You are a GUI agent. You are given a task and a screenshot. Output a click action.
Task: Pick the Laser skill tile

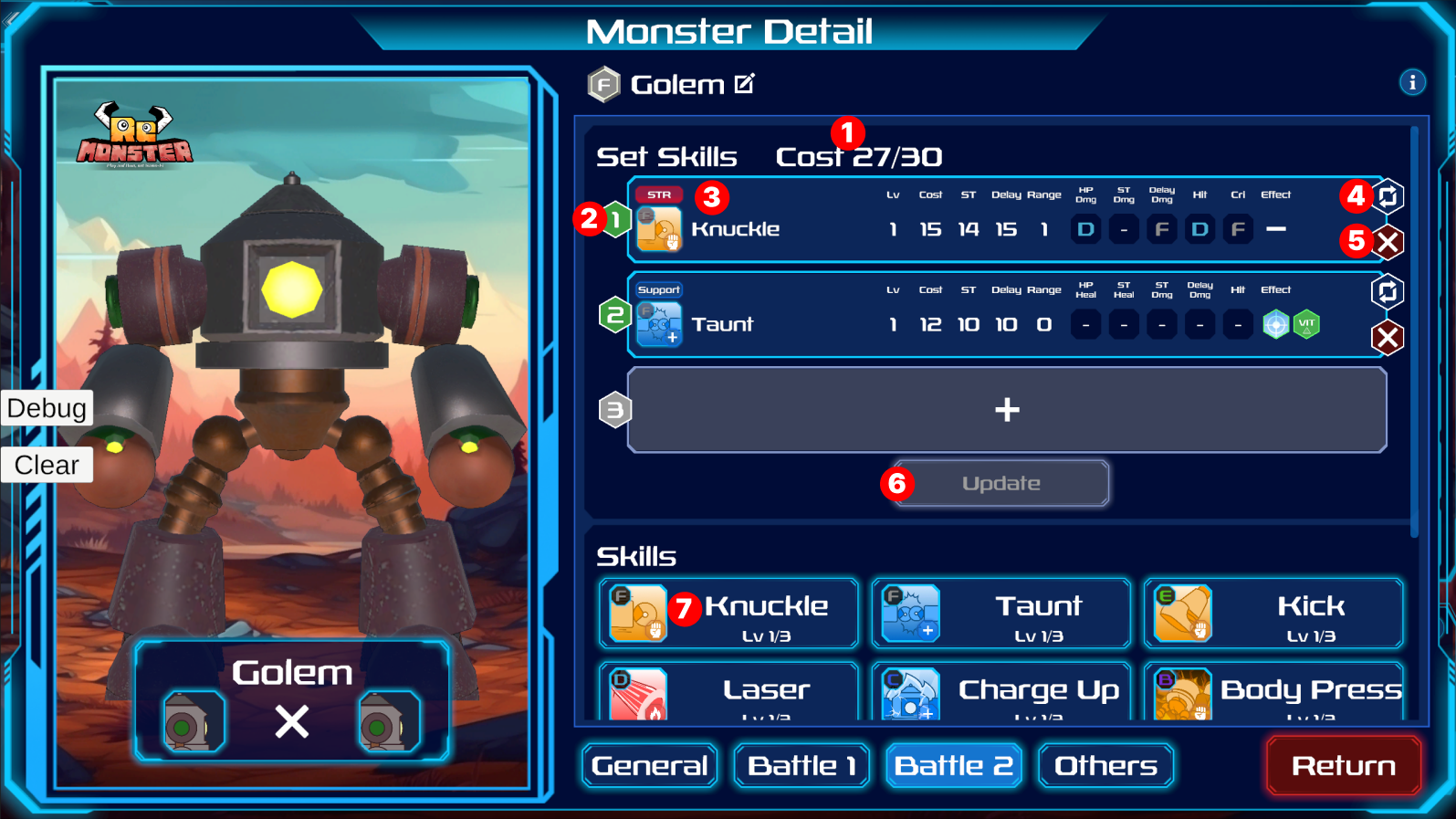tap(728, 694)
